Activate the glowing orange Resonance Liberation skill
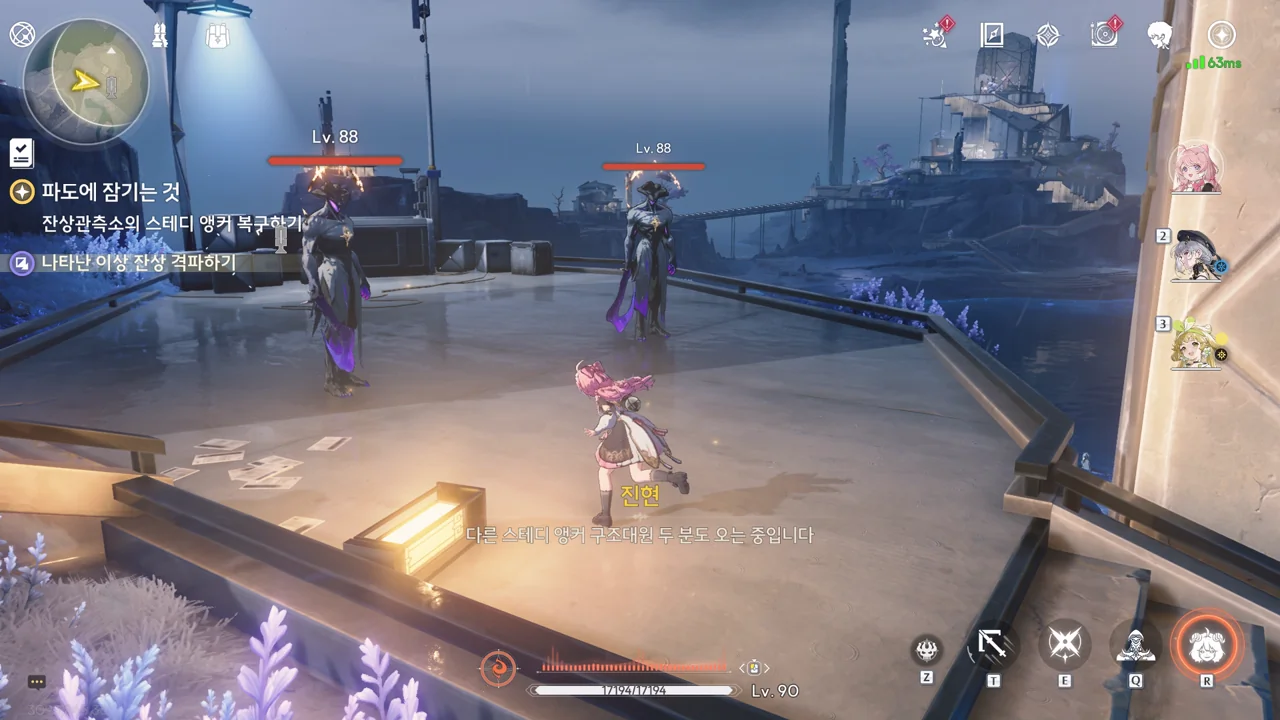This screenshot has height=720, width=1280. (1206, 646)
